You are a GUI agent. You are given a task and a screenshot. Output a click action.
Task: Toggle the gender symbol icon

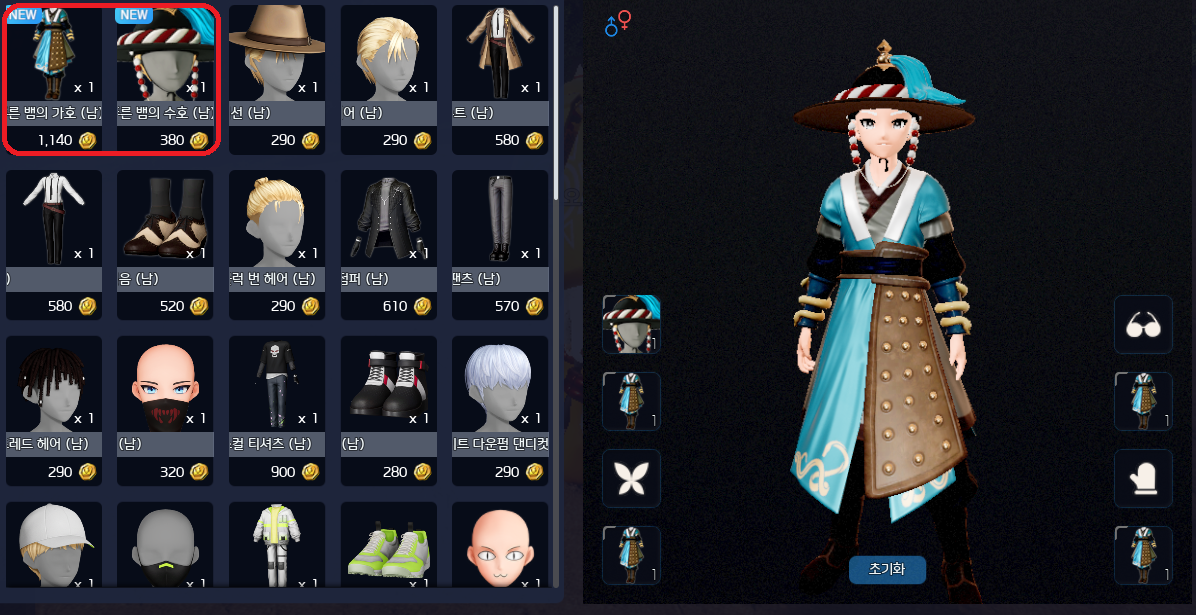(x=618, y=23)
